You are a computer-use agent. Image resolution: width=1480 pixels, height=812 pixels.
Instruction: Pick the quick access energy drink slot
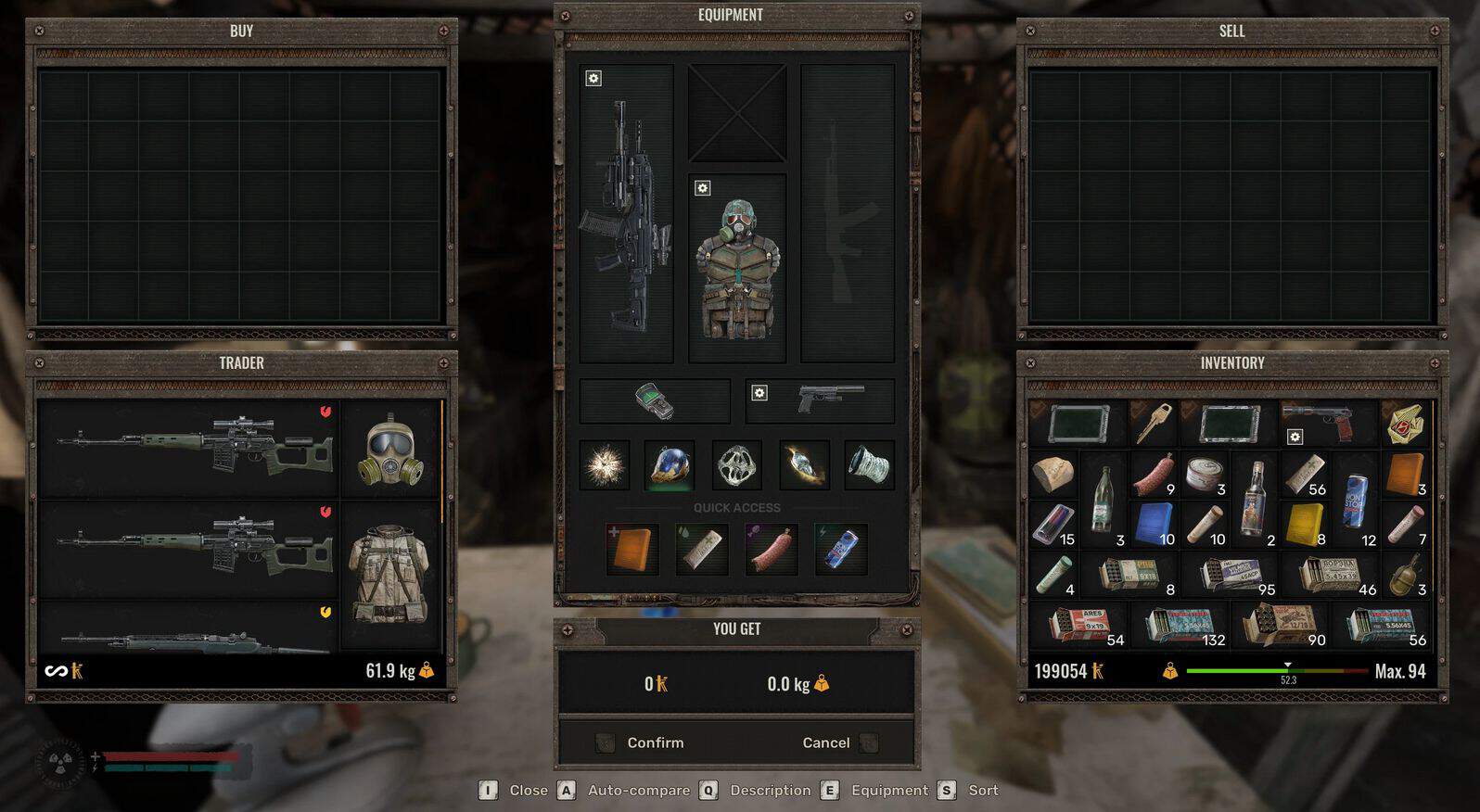840,549
